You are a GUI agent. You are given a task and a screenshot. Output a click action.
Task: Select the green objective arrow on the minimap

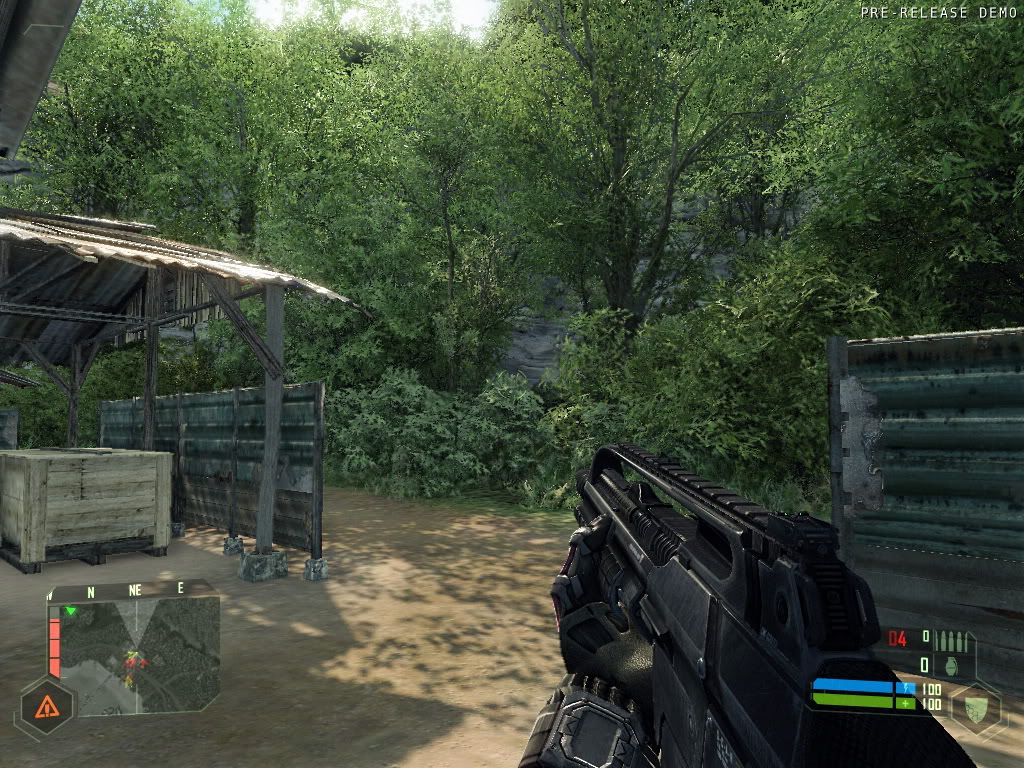[70, 610]
